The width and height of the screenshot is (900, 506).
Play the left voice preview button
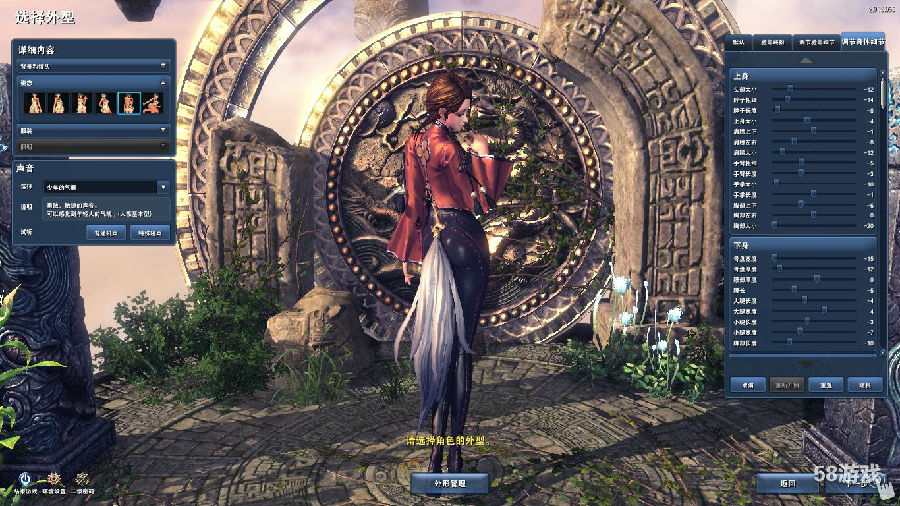108,232
